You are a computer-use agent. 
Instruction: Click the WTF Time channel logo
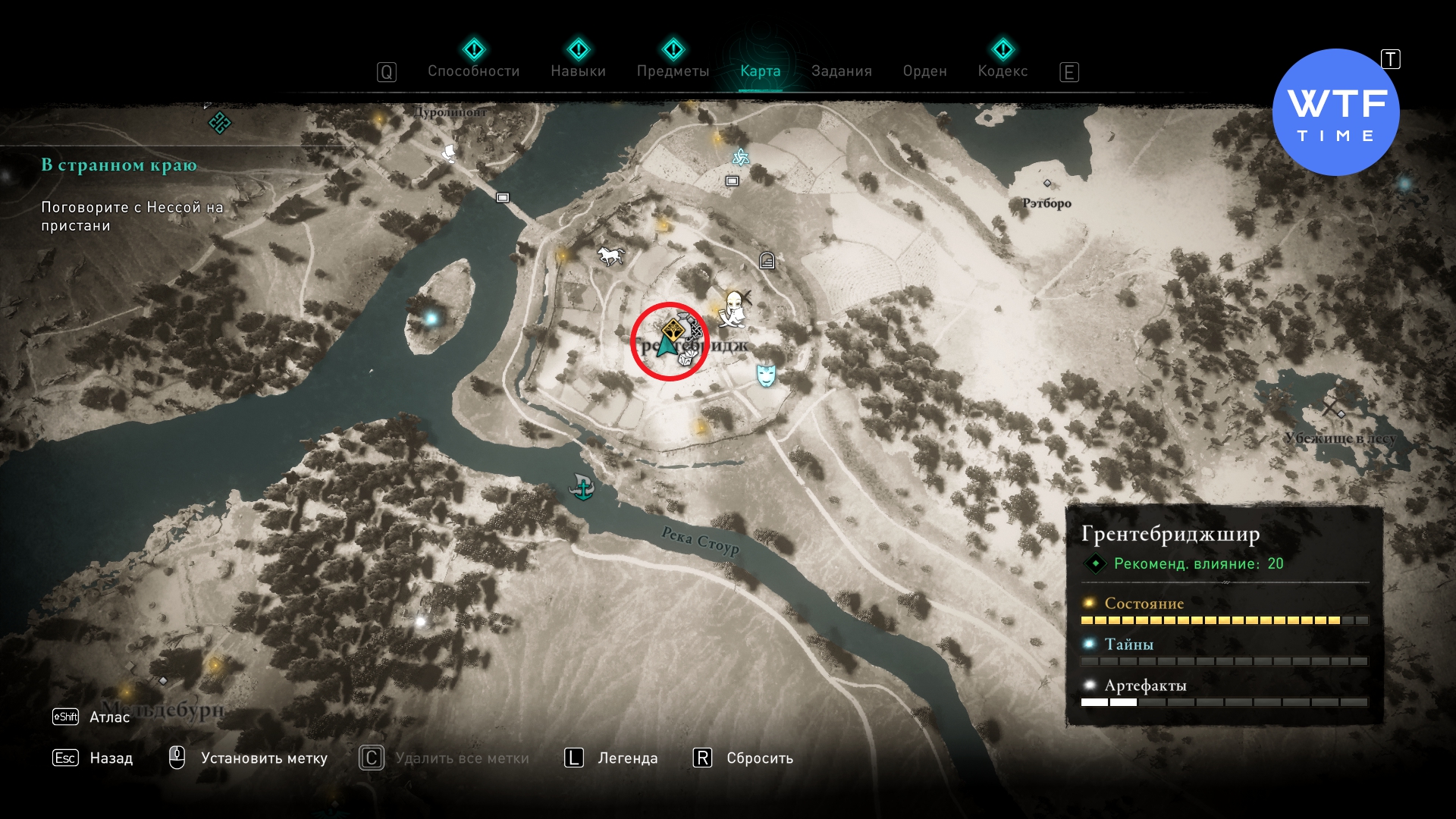coord(1335,112)
